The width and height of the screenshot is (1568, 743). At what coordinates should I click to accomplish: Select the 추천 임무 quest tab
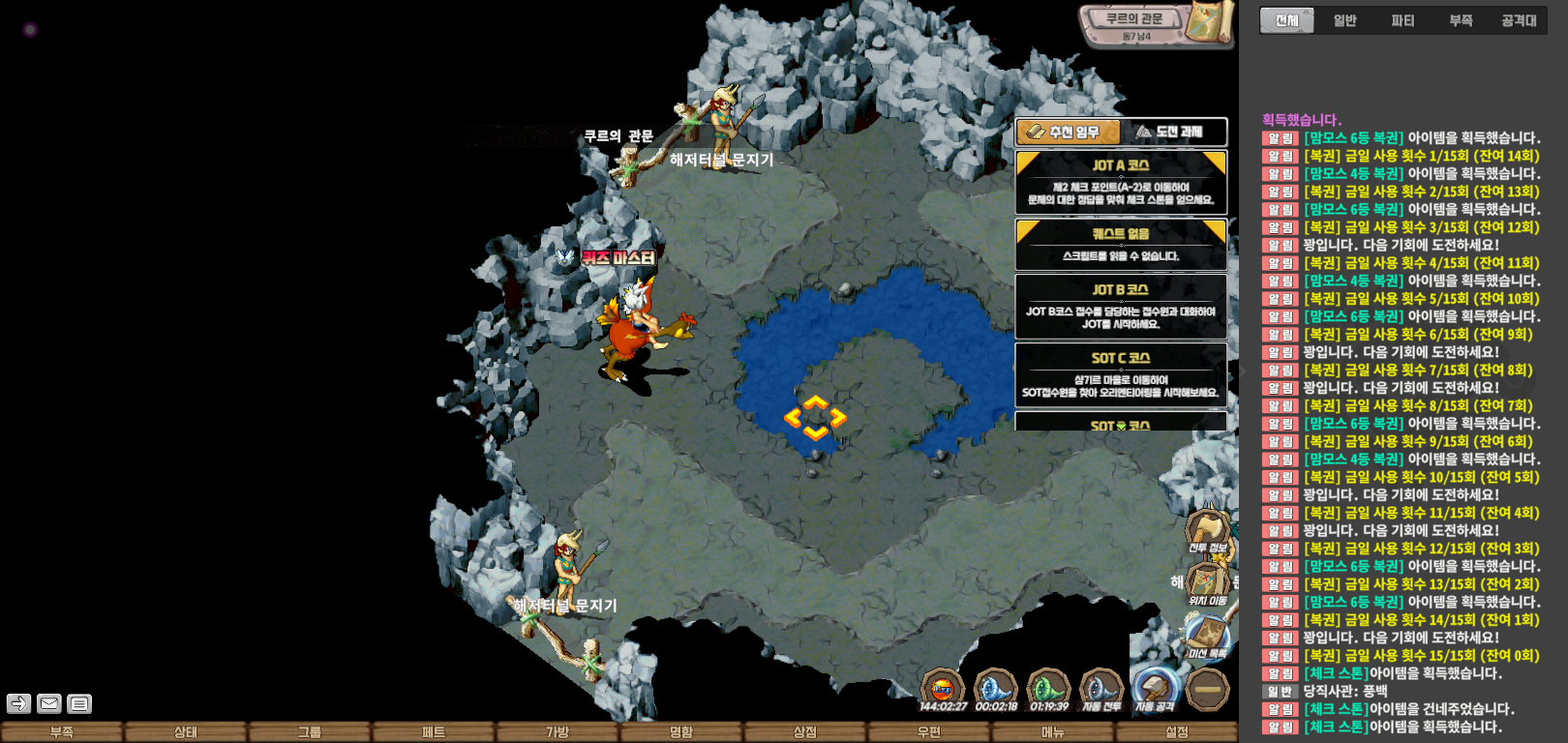point(1068,132)
